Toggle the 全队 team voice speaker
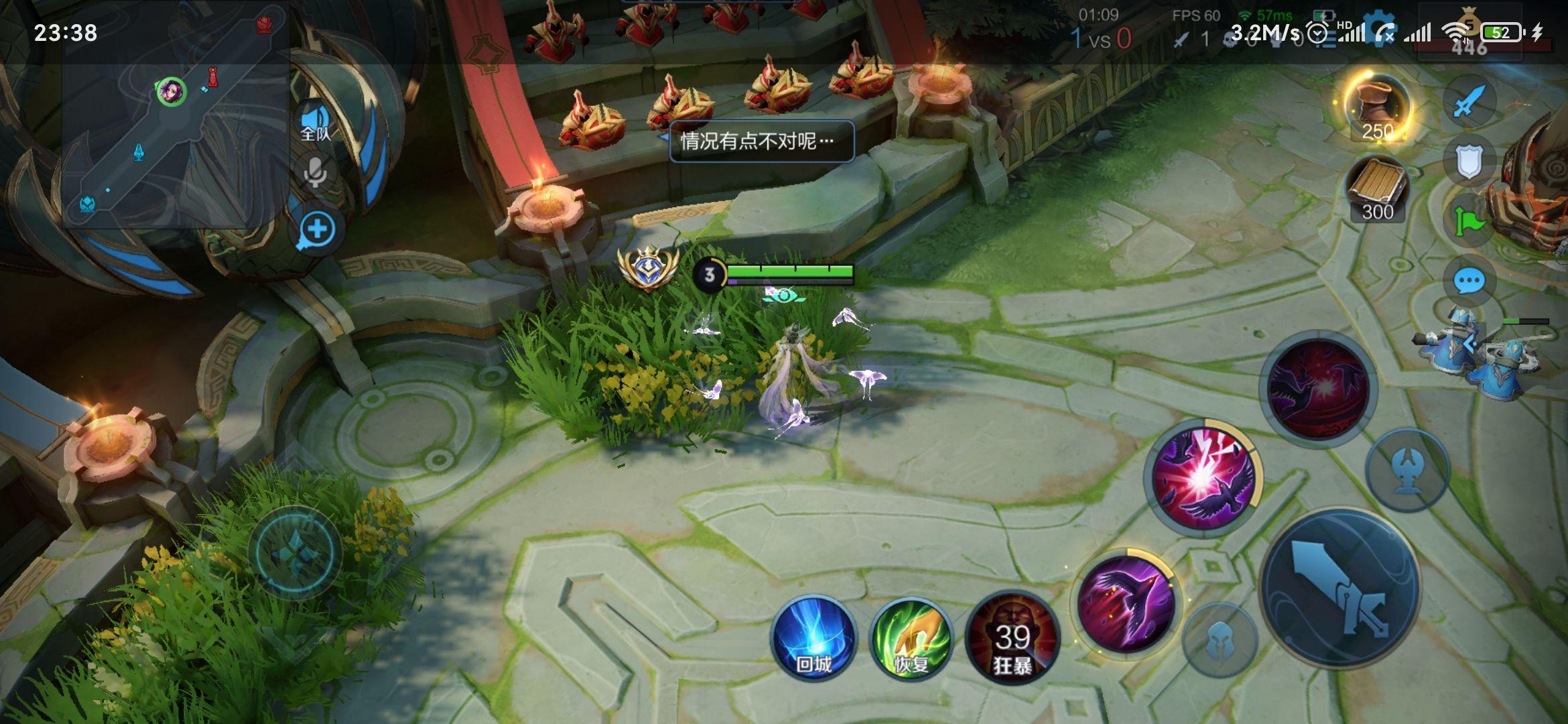The image size is (1568, 724). [315, 123]
